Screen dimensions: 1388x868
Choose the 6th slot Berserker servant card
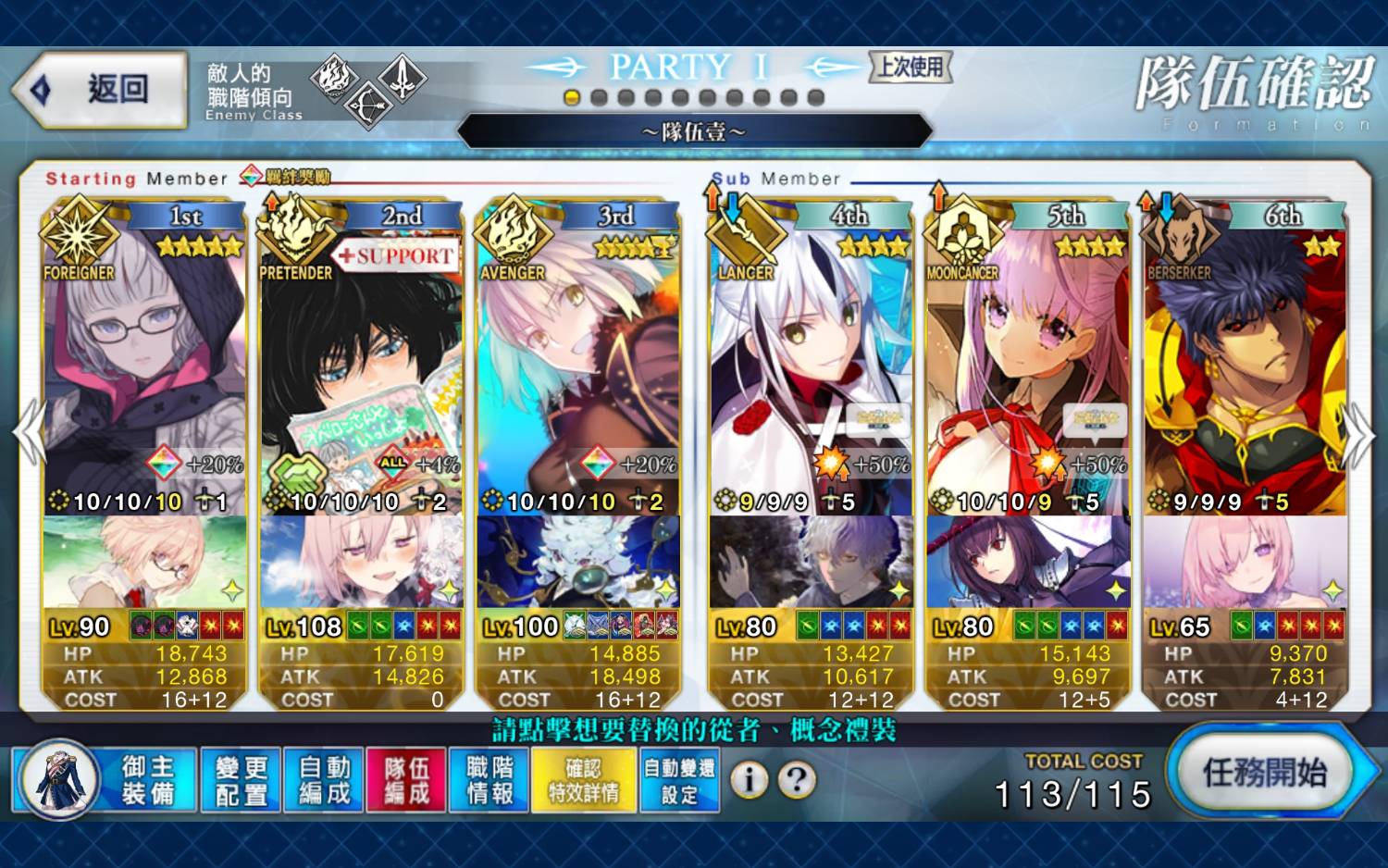pos(1245,370)
